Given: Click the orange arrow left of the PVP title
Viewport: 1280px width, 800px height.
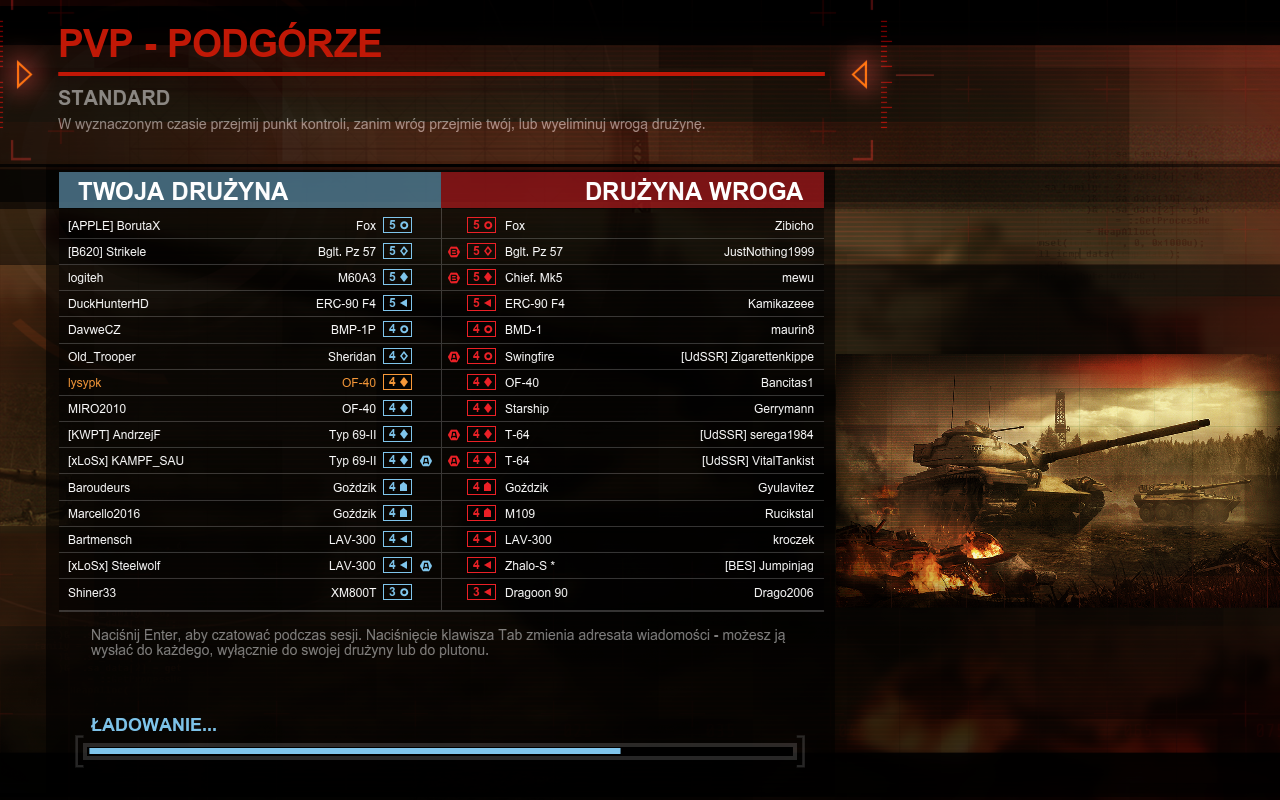Looking at the screenshot, I should pyautogui.click(x=25, y=74).
